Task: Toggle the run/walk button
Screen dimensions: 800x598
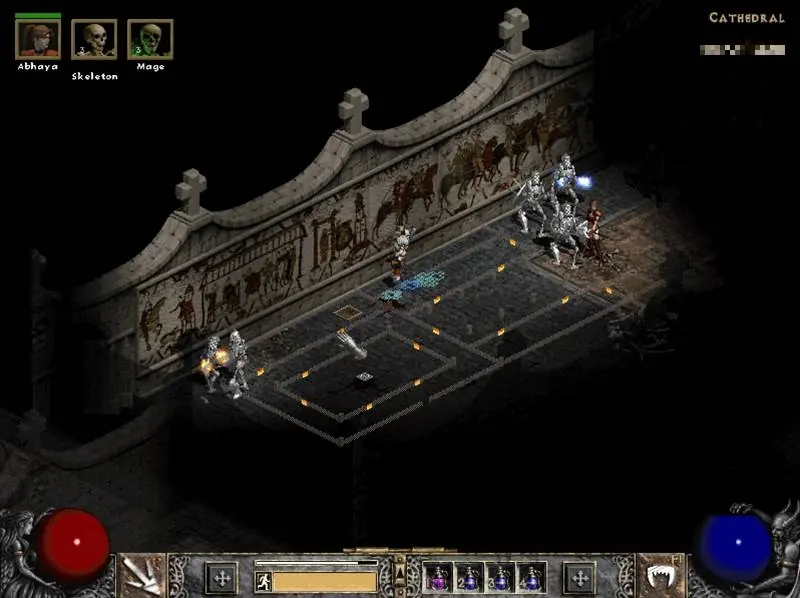Action: (264, 581)
